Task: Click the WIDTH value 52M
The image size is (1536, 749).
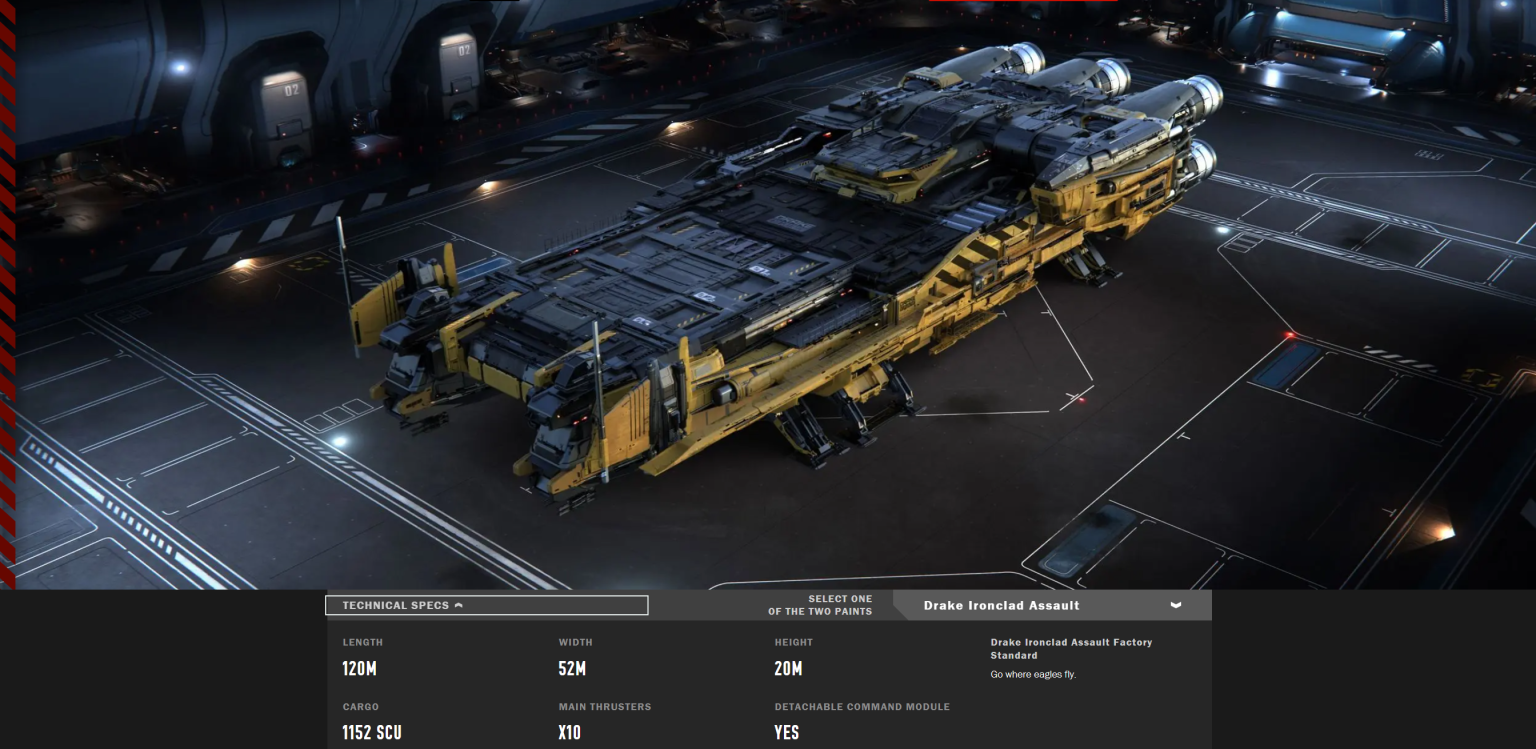Action: point(572,669)
